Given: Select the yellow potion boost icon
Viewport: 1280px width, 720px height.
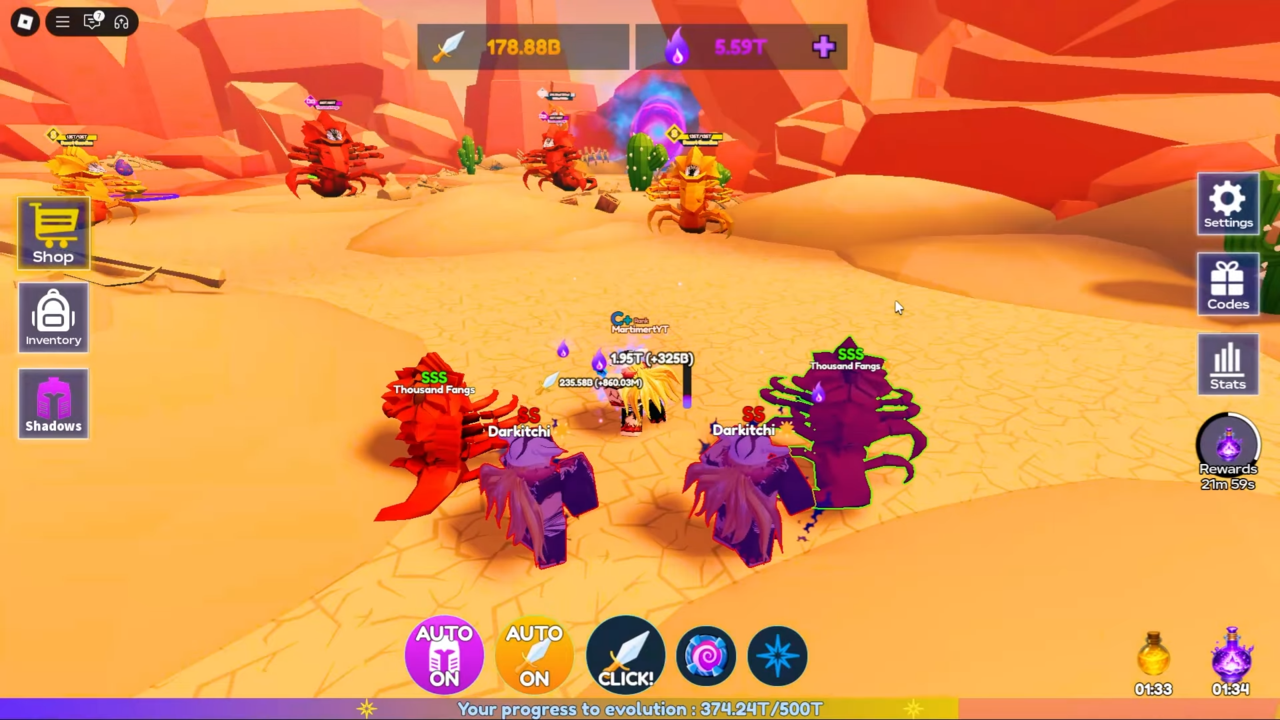Looking at the screenshot, I should click(1153, 656).
